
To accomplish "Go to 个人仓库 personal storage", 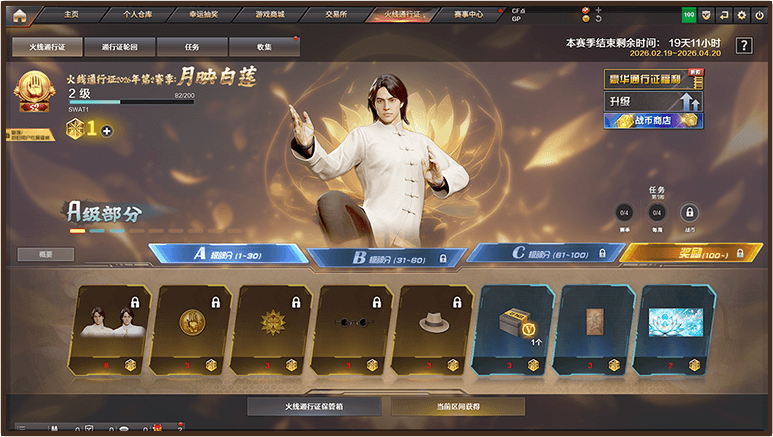I will (137, 14).
